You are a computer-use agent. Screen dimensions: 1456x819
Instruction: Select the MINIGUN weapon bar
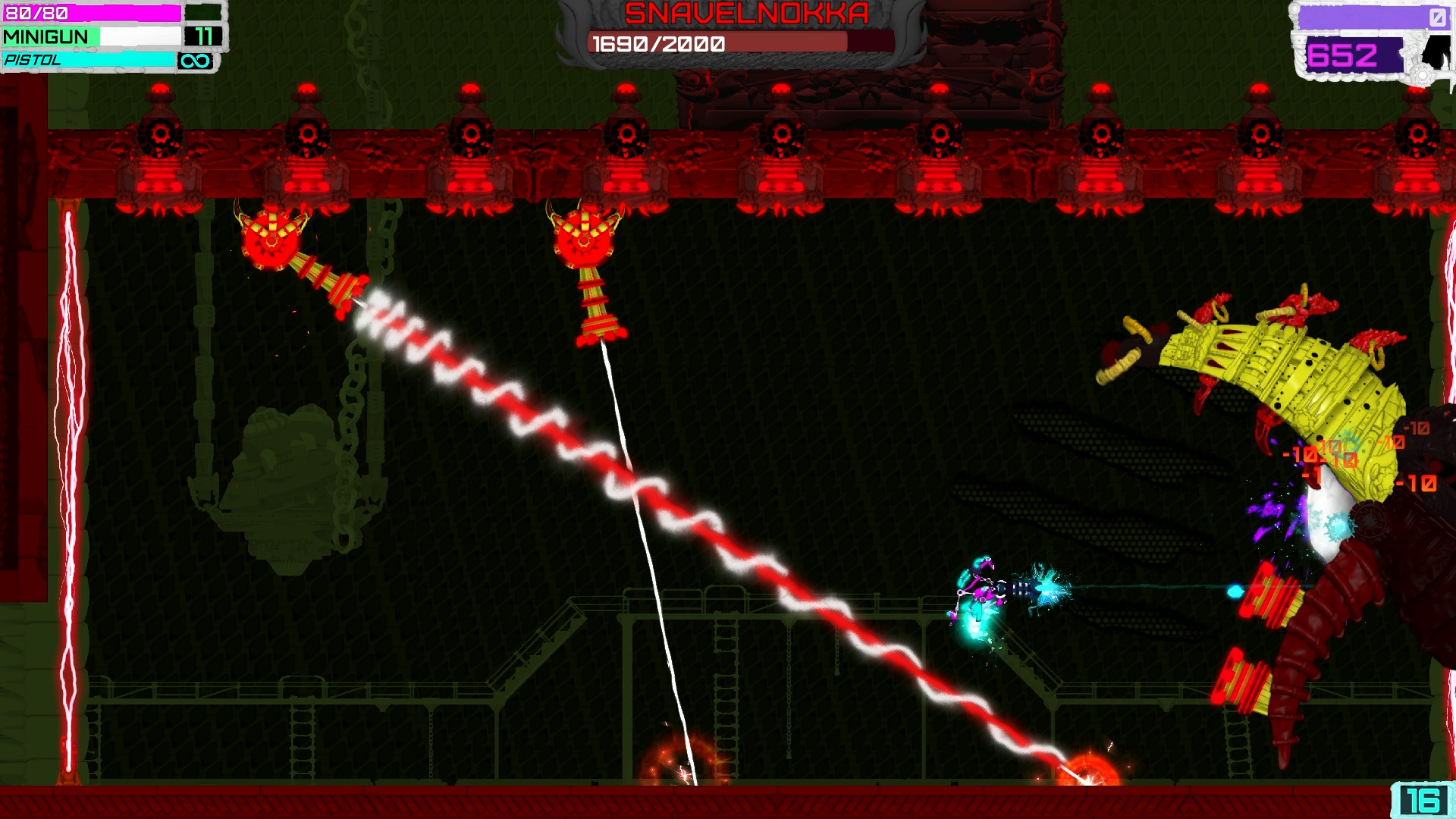(x=91, y=36)
